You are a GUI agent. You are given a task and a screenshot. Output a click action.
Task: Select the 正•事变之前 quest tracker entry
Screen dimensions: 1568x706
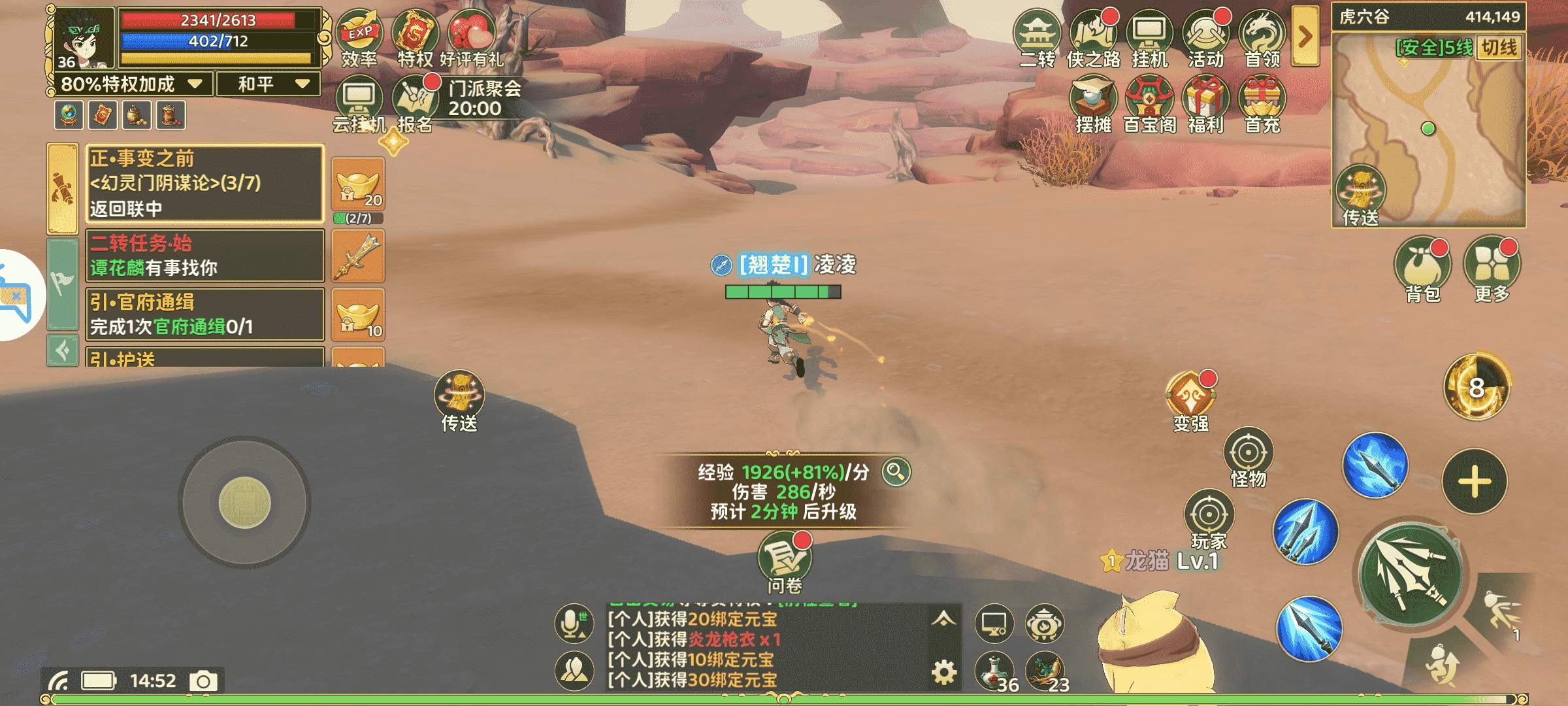click(205, 184)
